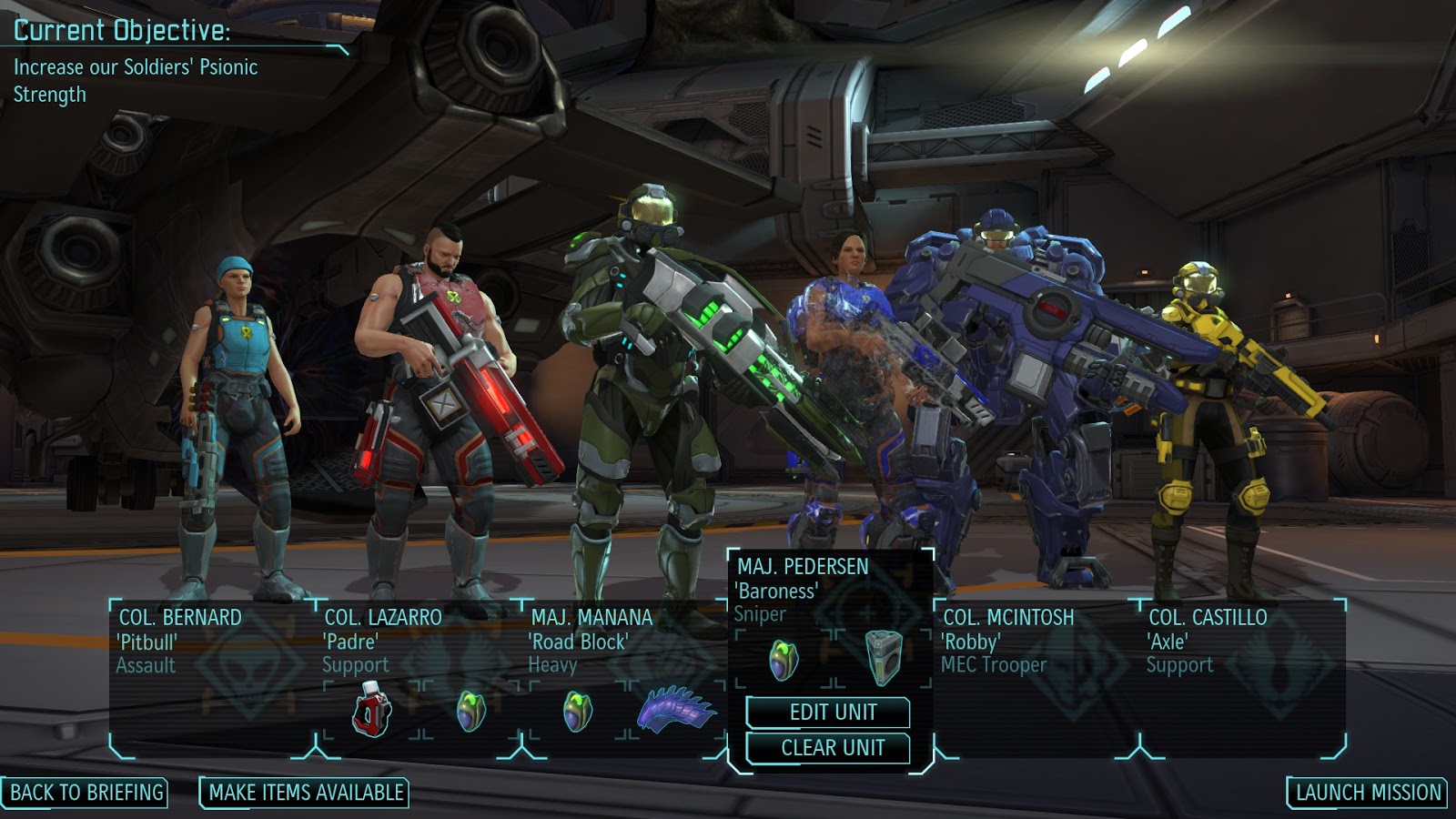1456x819 pixels.
Task: Click Pedersen's gray canister item slot
Action: pyautogui.click(x=883, y=658)
